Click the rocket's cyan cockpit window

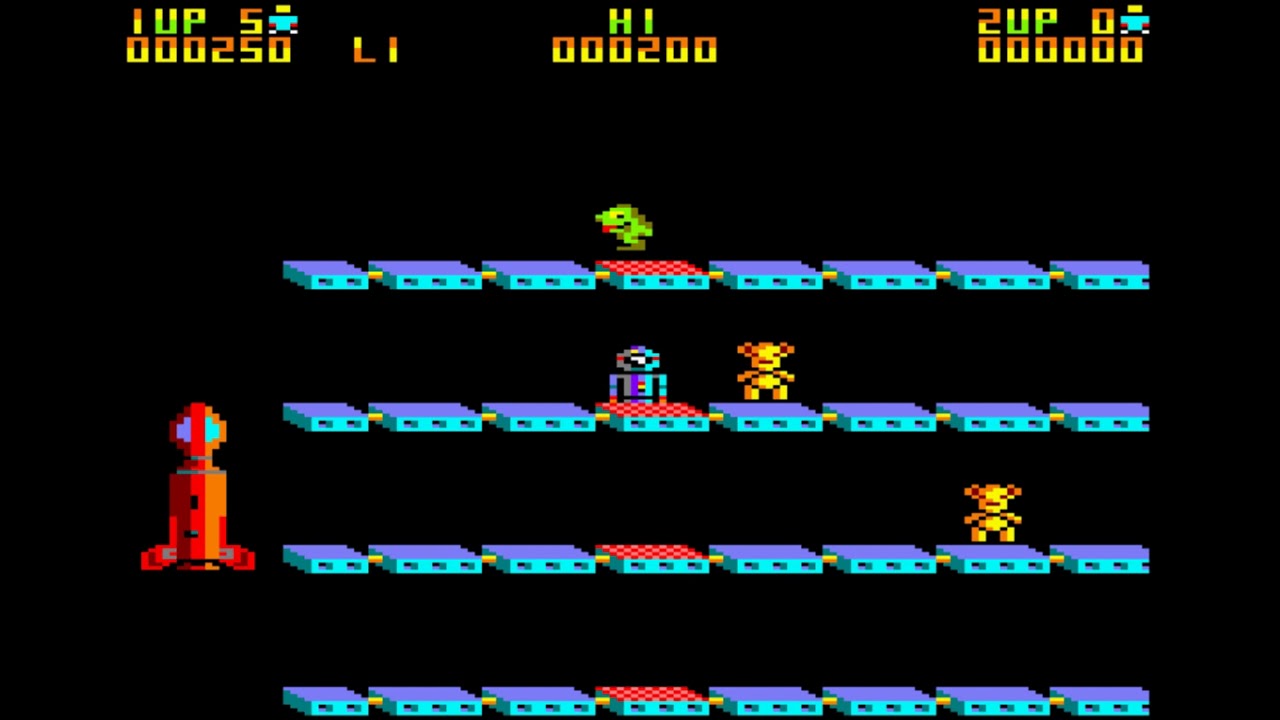tap(210, 428)
